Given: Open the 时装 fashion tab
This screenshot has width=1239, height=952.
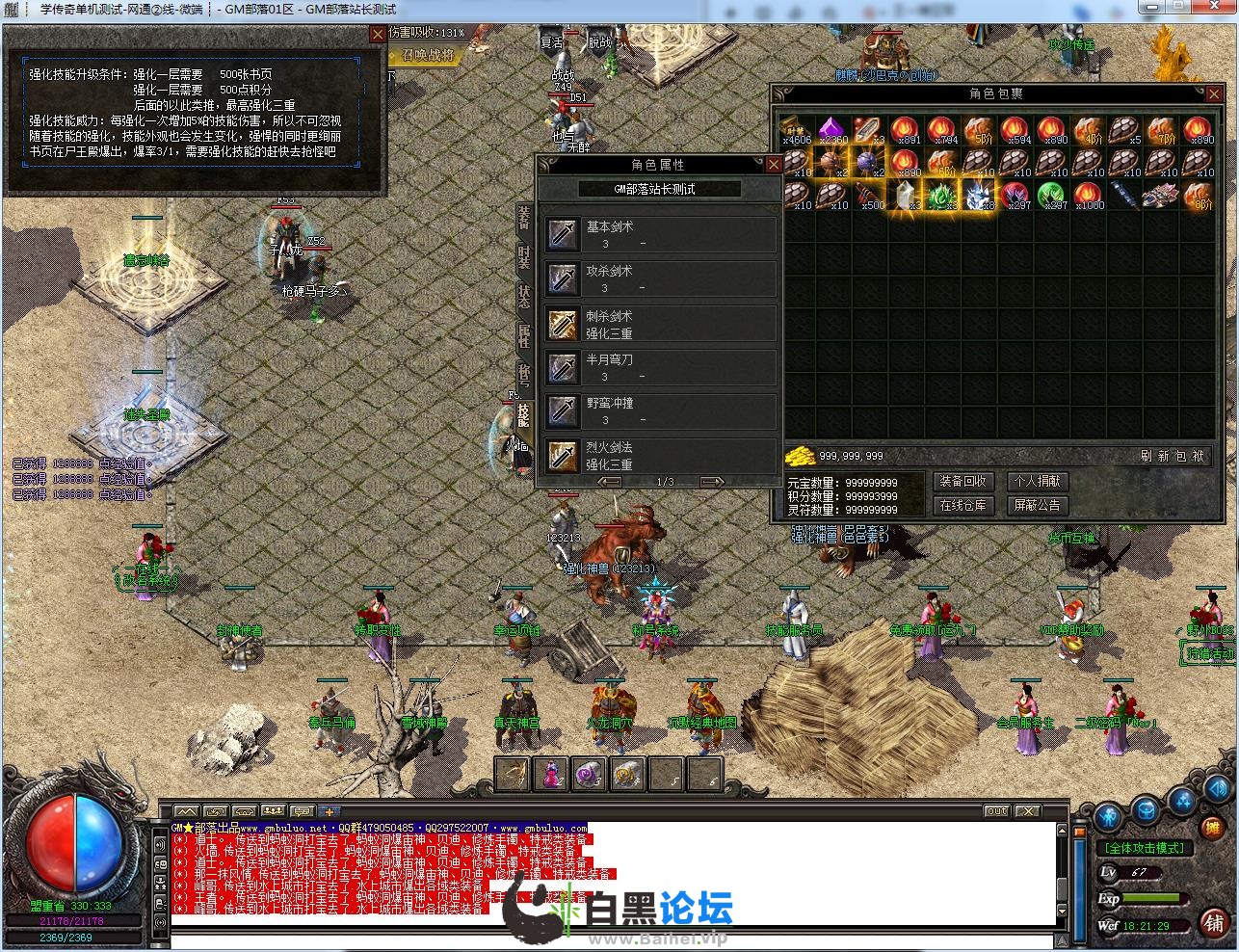Looking at the screenshot, I should [x=524, y=256].
